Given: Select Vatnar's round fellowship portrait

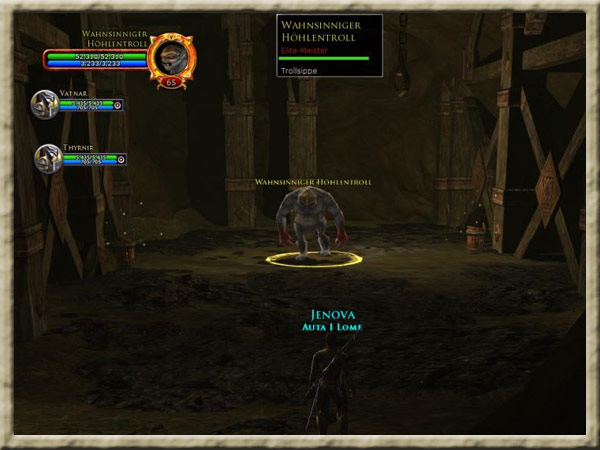Looking at the screenshot, I should [44, 103].
